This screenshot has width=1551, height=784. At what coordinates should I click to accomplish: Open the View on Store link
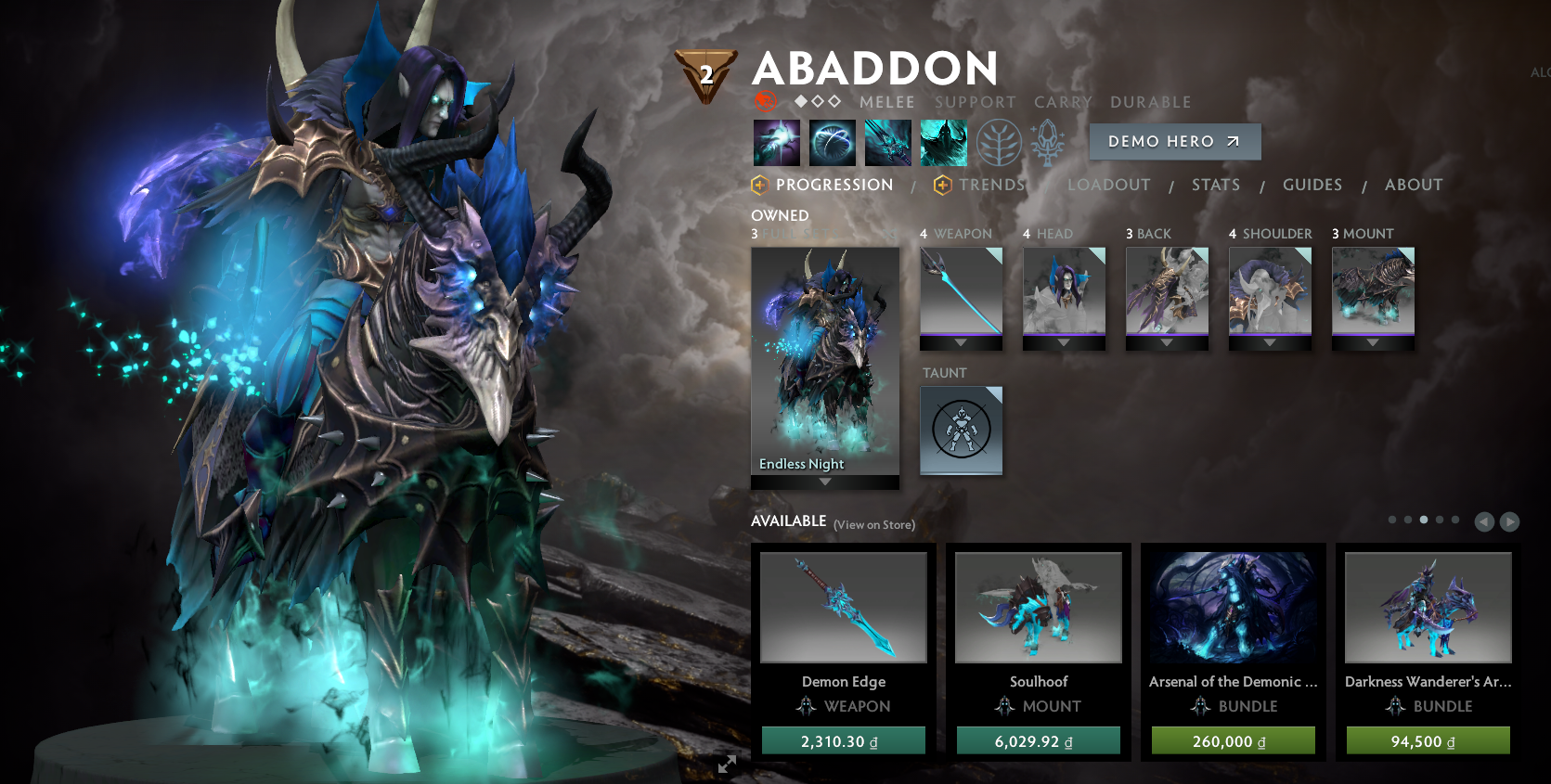[x=873, y=525]
